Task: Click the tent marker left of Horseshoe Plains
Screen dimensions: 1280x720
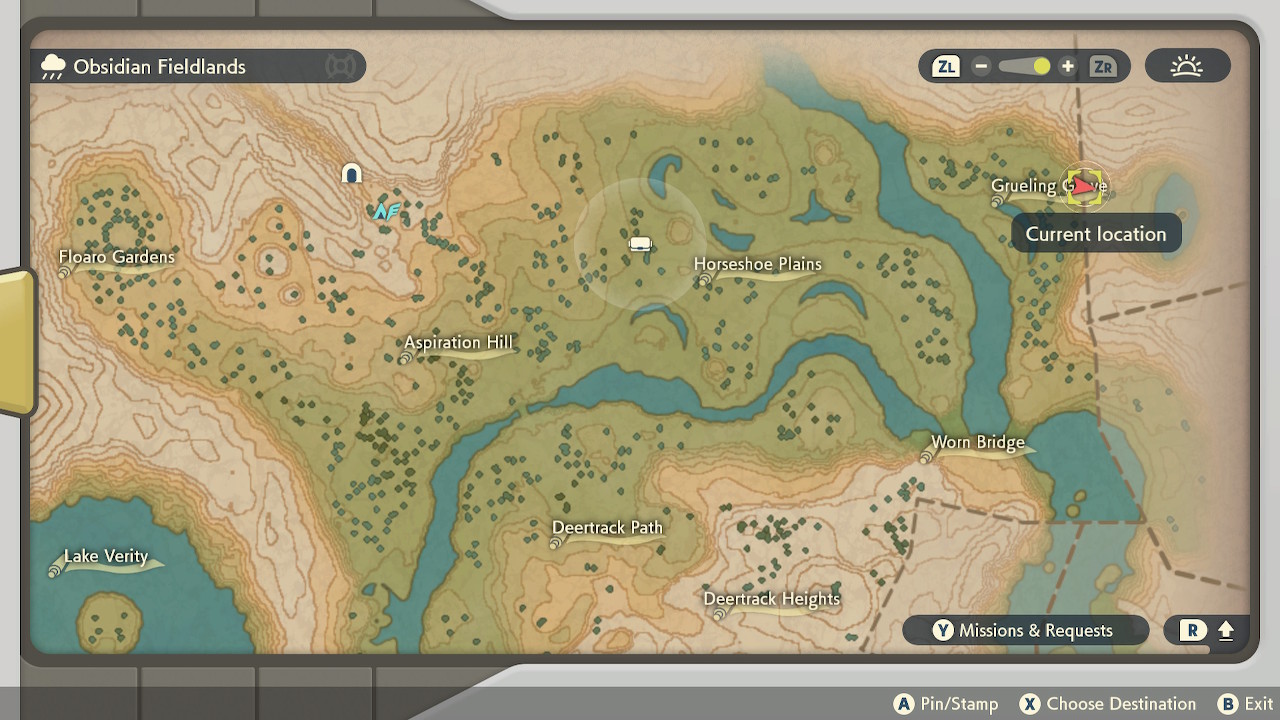Action: click(x=640, y=243)
